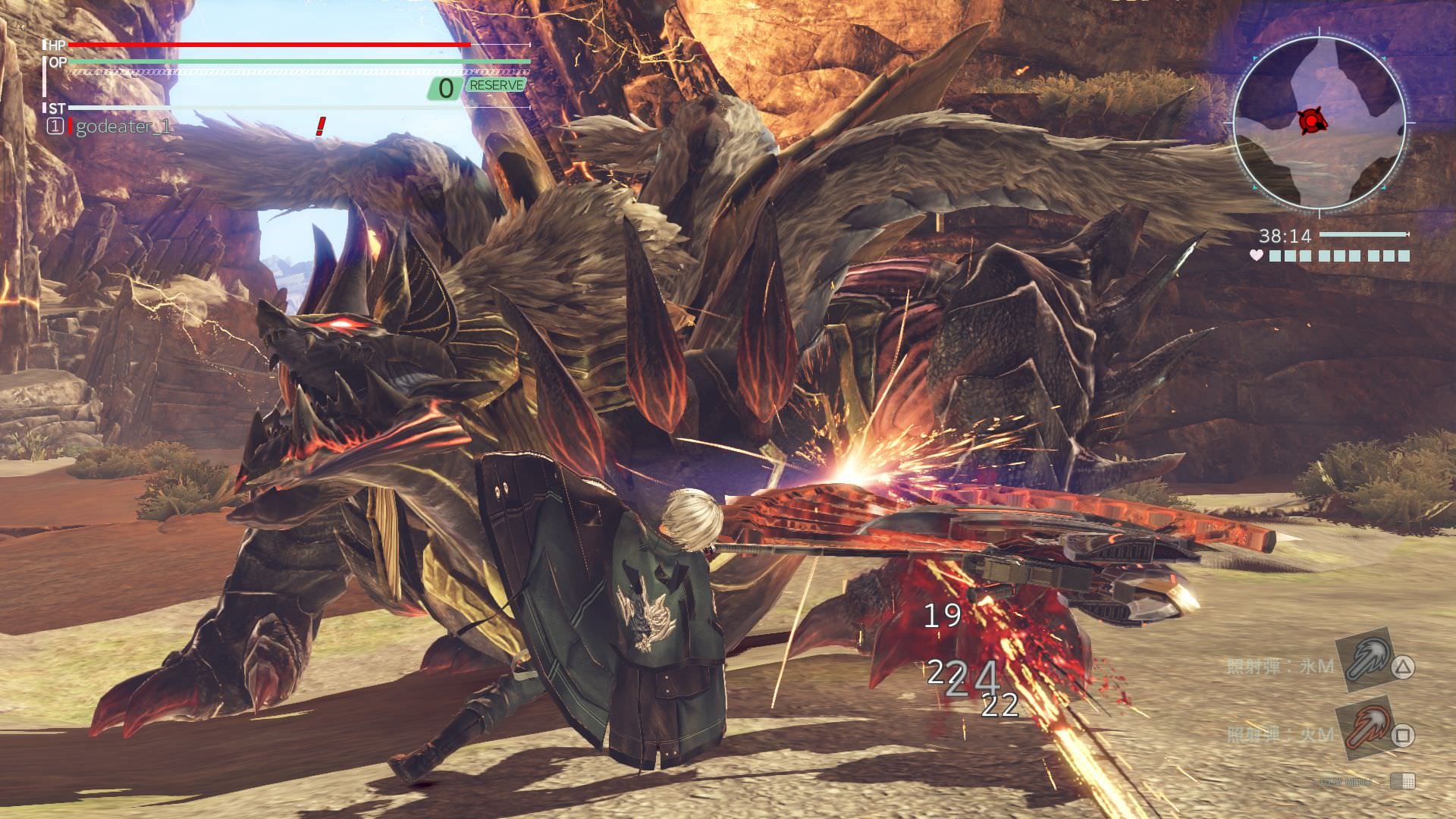
Task: Select player entry godeater_1
Action: point(123,127)
